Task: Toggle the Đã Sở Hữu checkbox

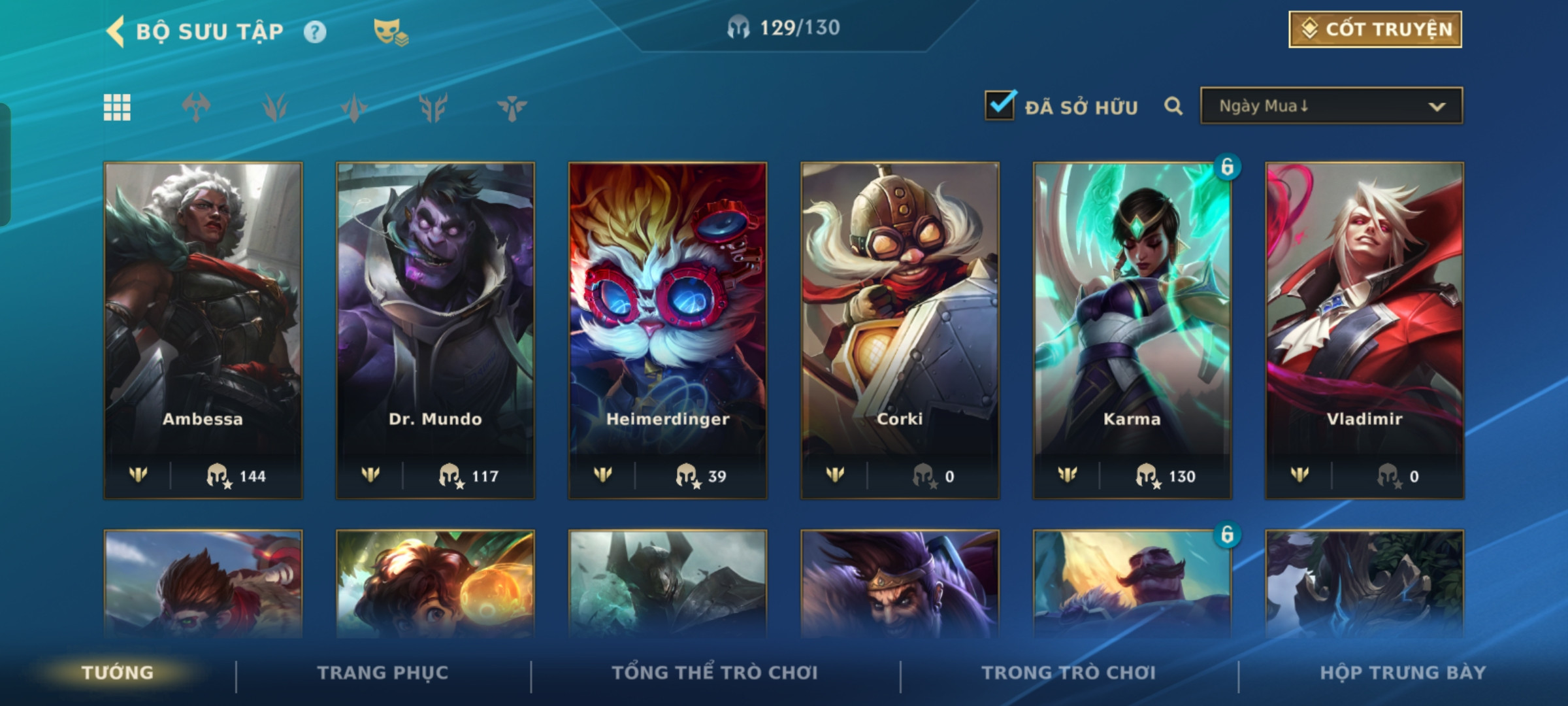Action: [x=1000, y=106]
